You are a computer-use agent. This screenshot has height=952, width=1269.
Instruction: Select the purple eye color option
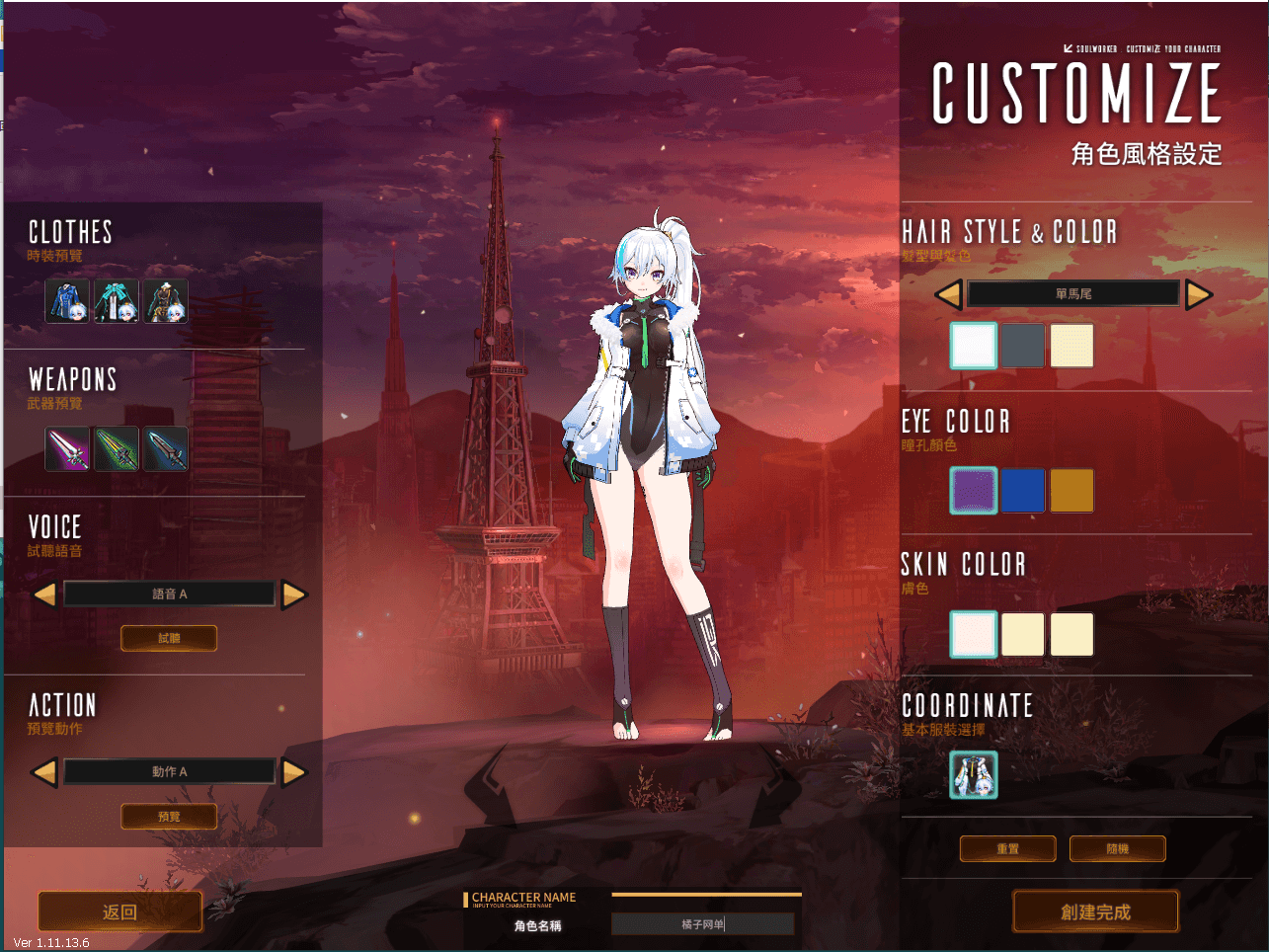point(974,490)
